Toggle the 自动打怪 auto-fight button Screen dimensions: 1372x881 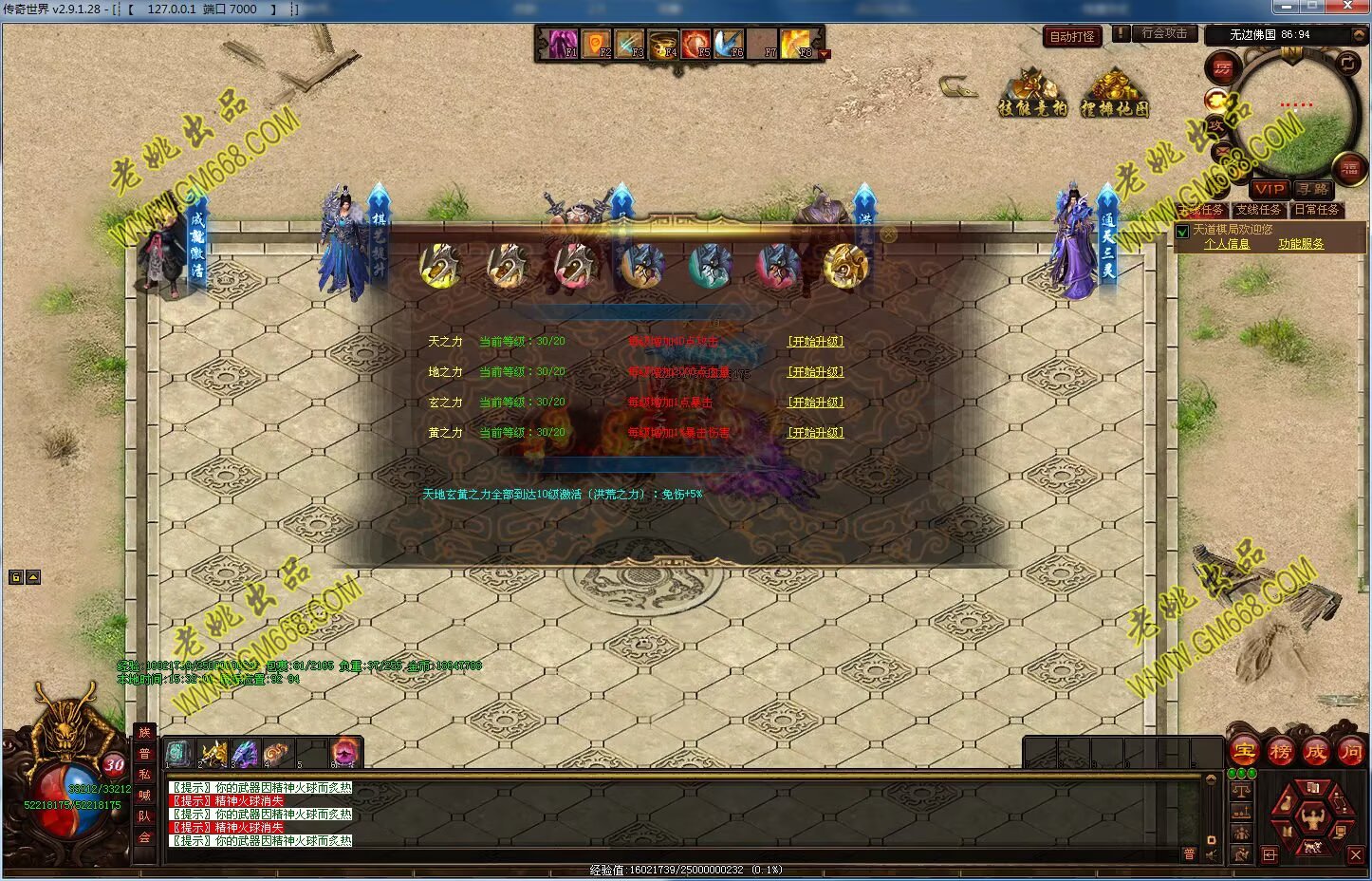click(x=1072, y=37)
